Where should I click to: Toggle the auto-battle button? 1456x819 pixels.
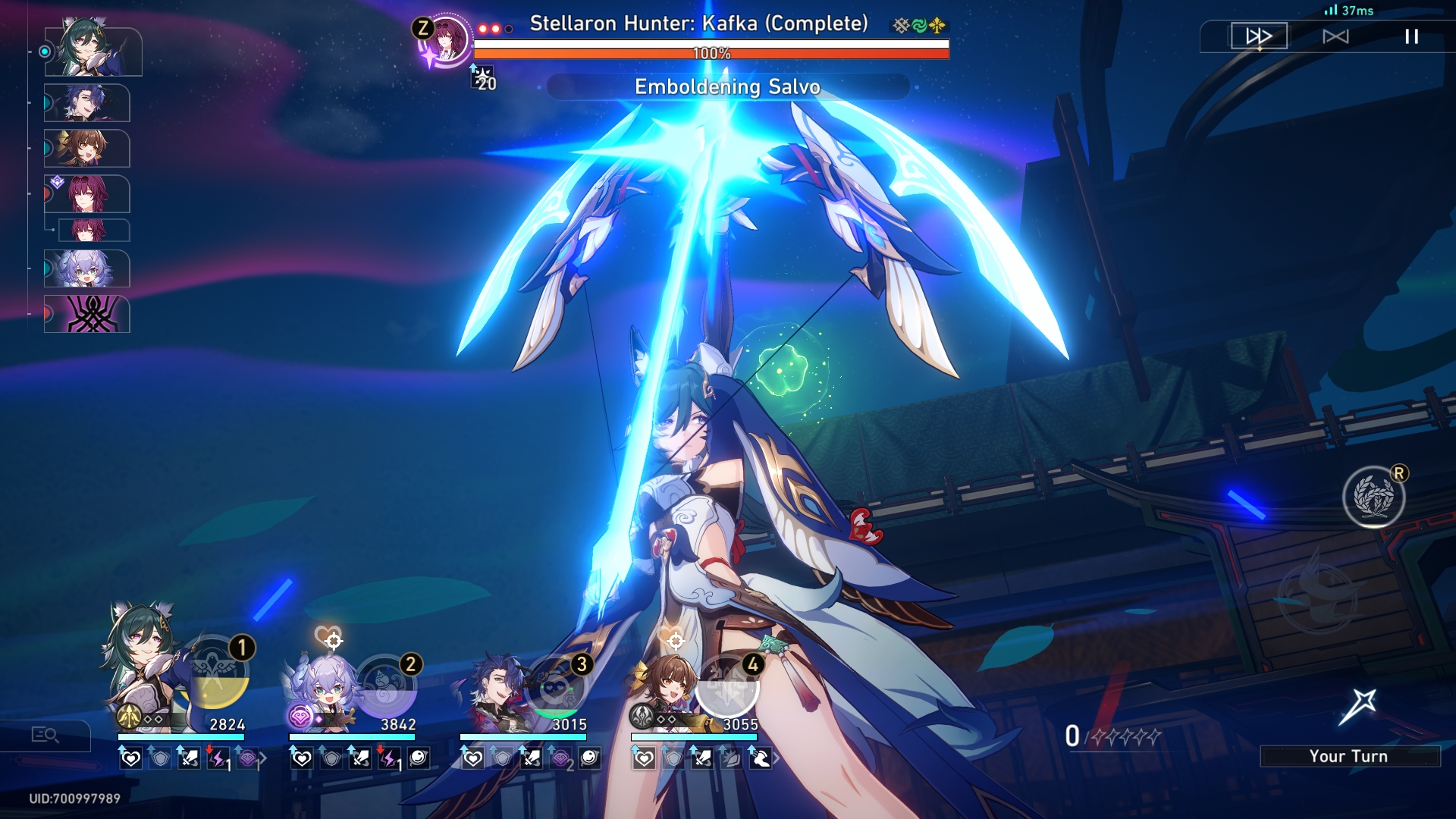[1335, 36]
